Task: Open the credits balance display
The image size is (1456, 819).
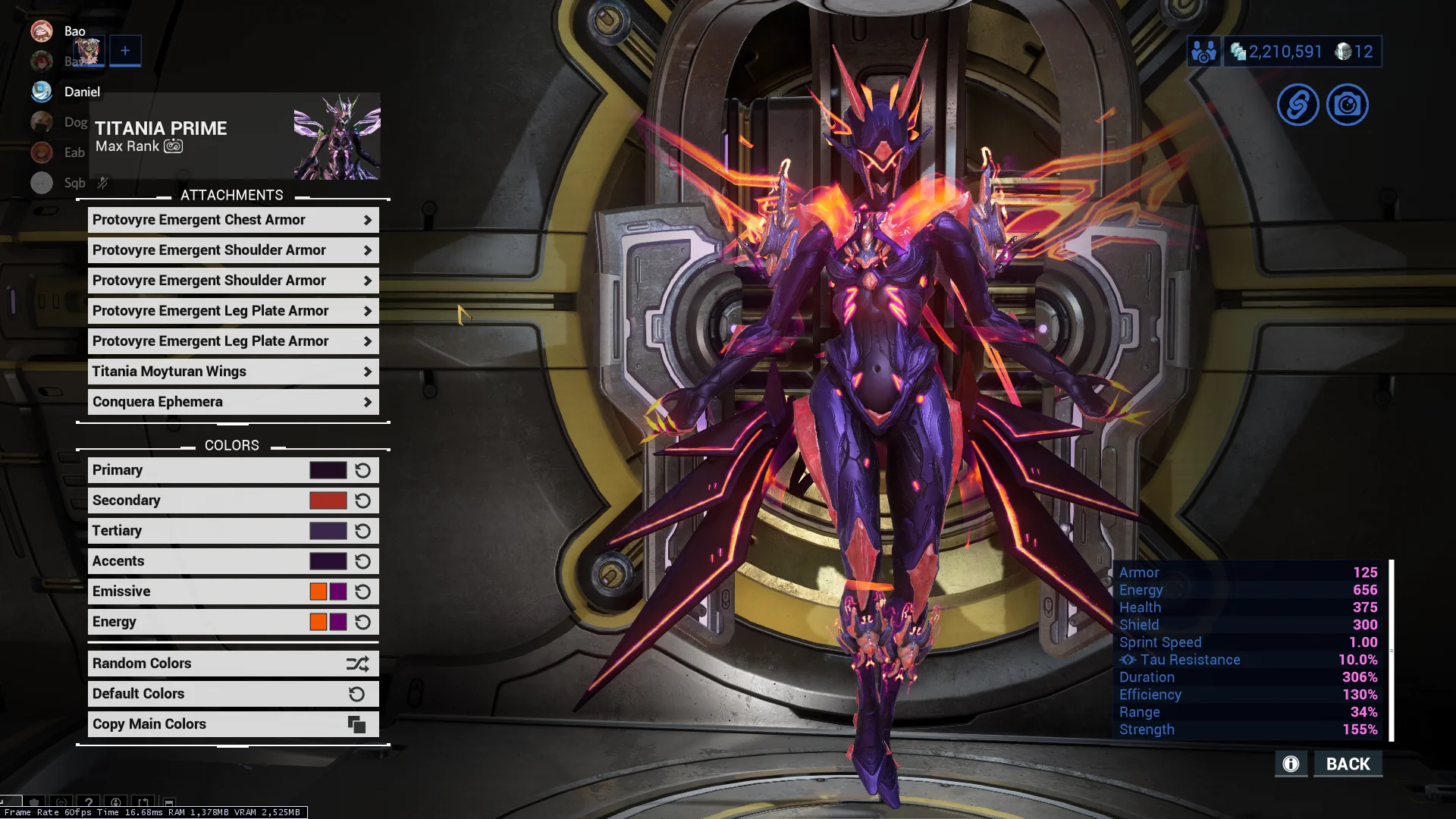Action: 1276,52
